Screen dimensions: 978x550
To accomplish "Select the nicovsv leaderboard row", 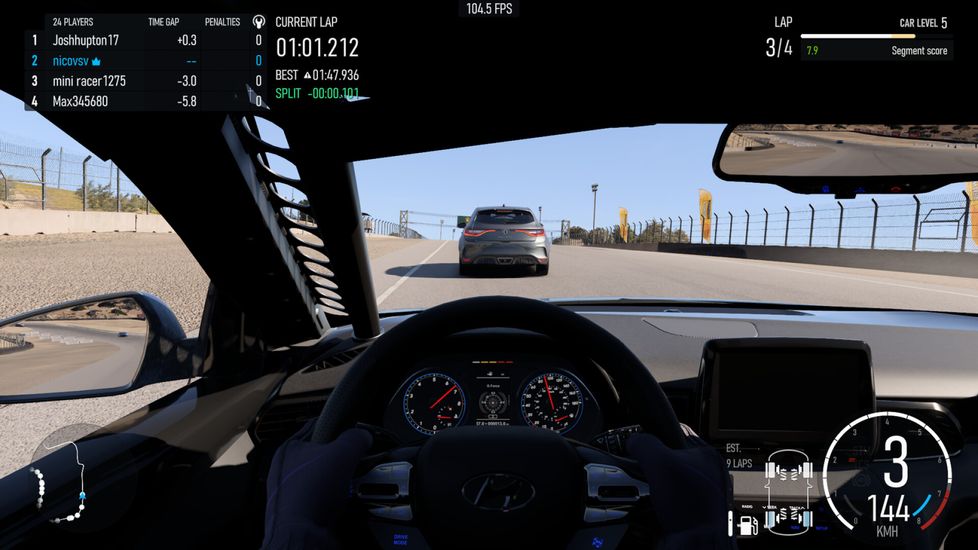I will (x=77, y=61).
